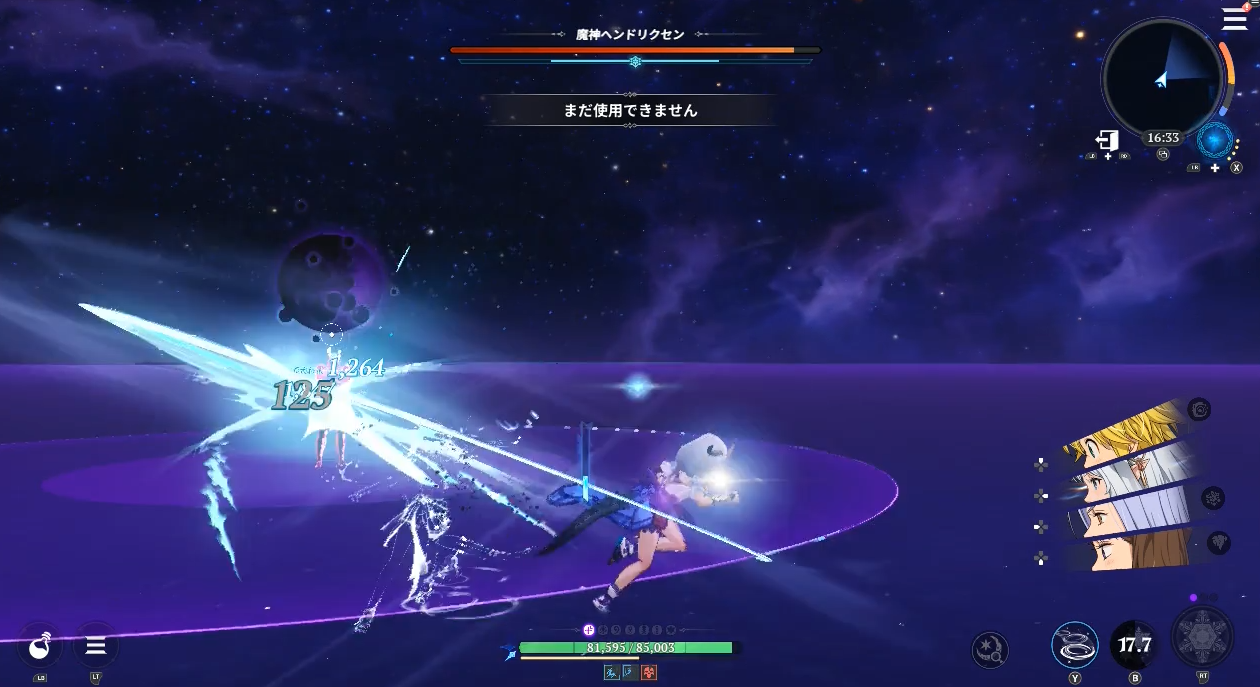Select the skill on 17.7 cooldown

pos(1135,645)
